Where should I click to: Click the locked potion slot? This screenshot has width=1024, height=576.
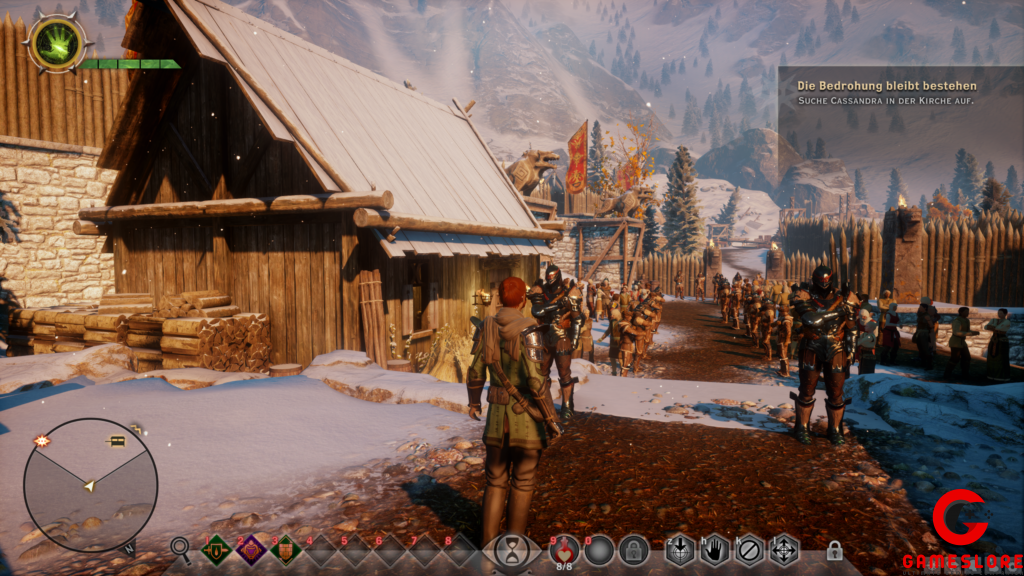point(633,549)
